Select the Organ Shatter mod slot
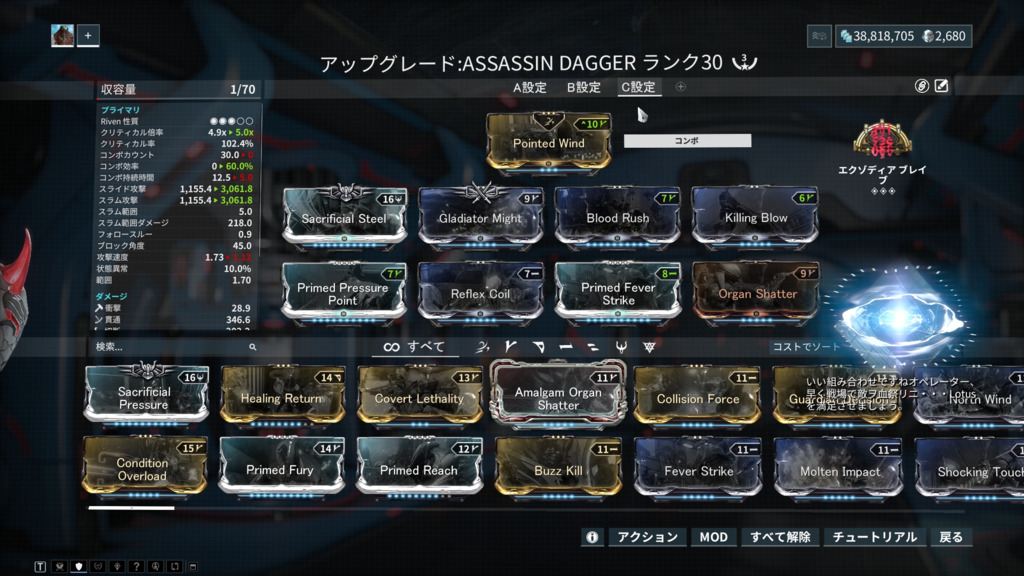This screenshot has width=1024, height=576. [x=755, y=291]
